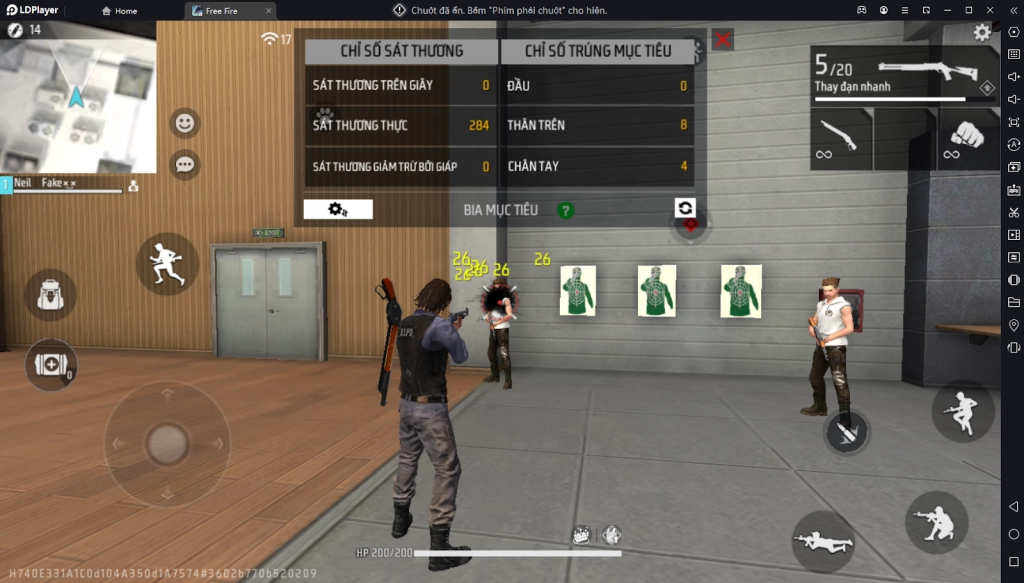
Task: Toggle the crouch stance button
Action: 963,411
